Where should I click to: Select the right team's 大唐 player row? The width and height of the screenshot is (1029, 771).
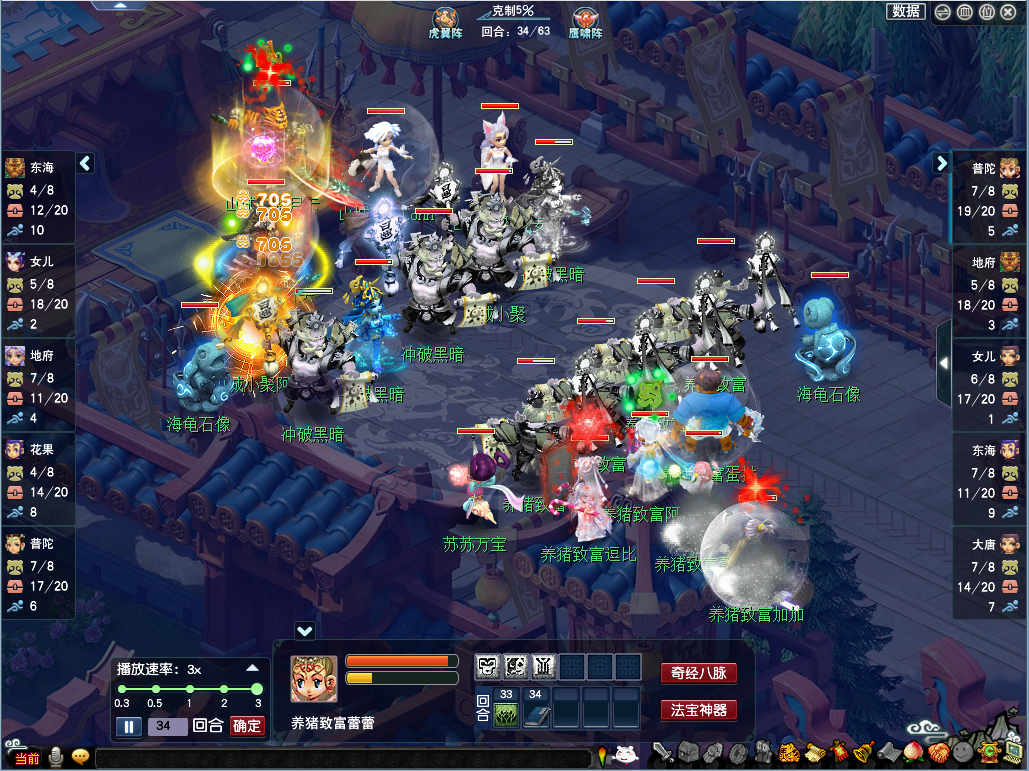(990, 574)
